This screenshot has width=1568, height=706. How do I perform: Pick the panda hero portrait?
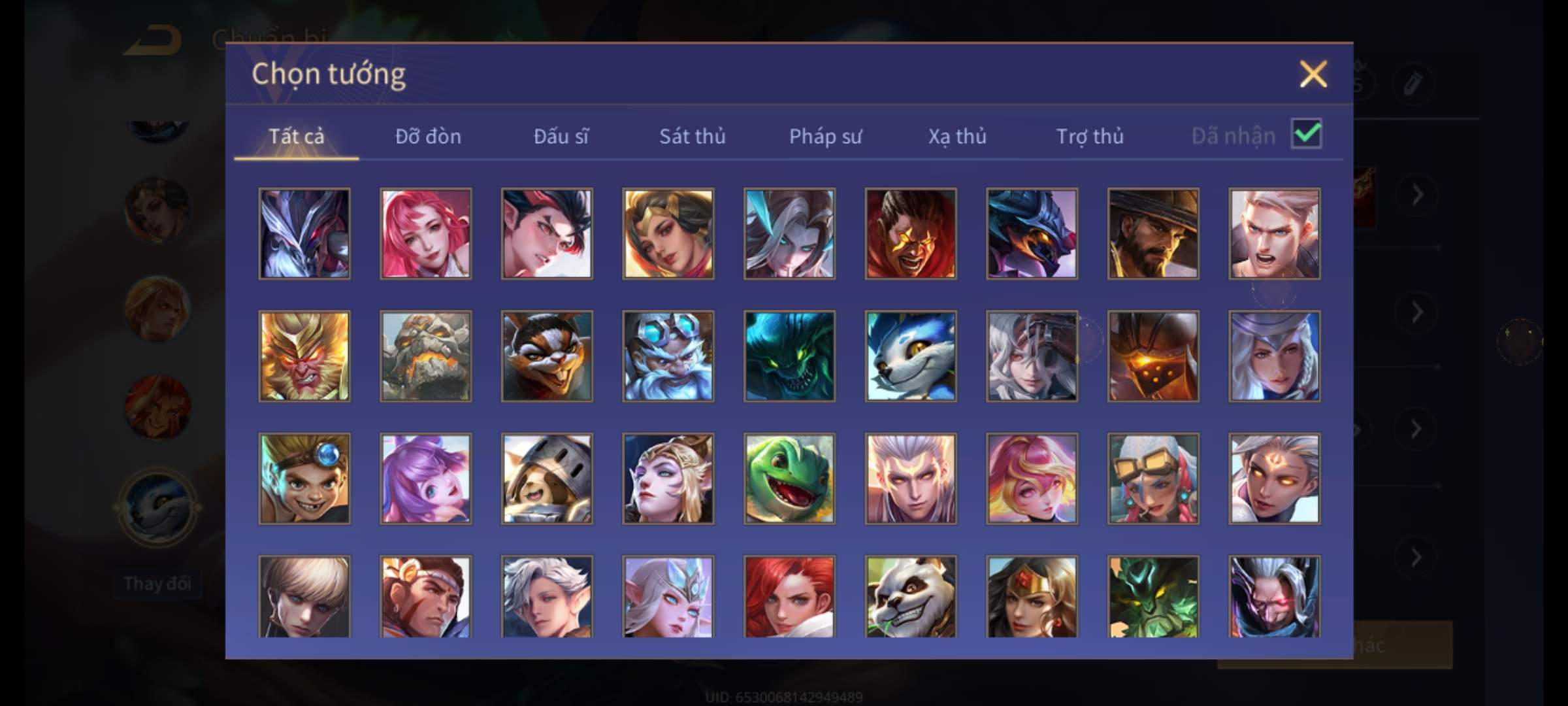pyautogui.click(x=911, y=596)
